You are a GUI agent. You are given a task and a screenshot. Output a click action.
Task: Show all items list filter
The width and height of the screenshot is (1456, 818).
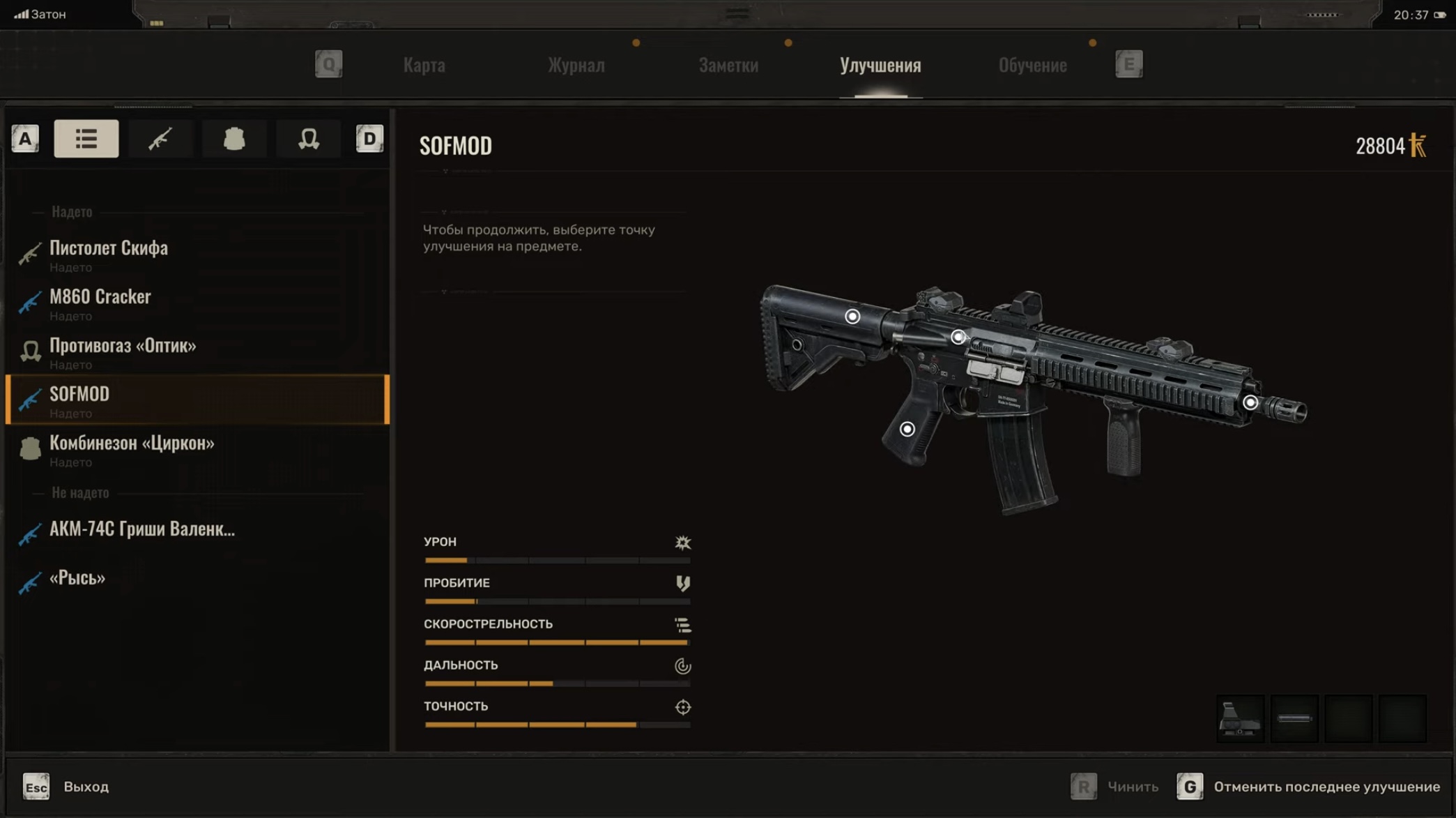[86, 139]
